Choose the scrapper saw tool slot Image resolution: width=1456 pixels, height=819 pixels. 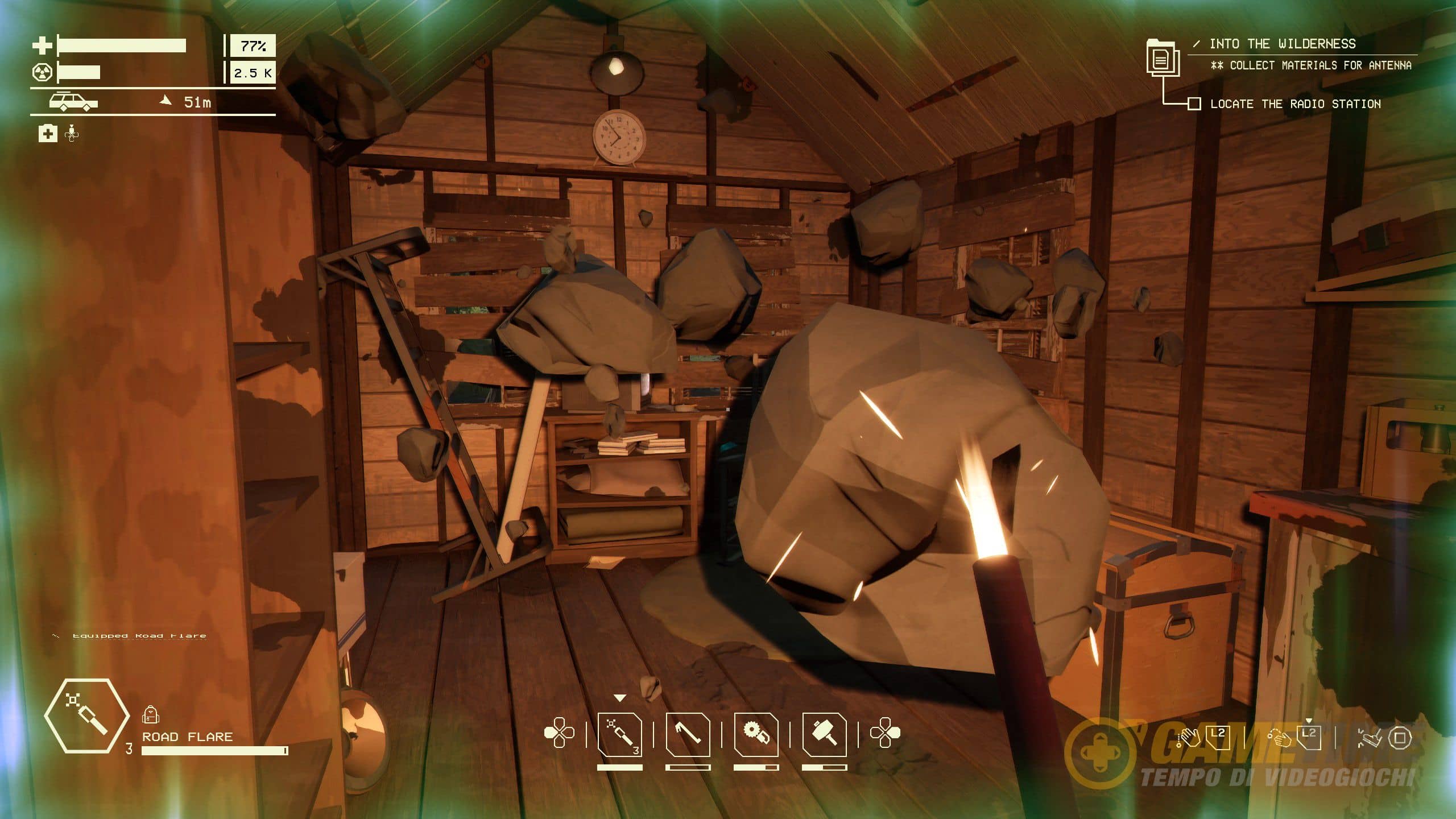tap(756, 735)
